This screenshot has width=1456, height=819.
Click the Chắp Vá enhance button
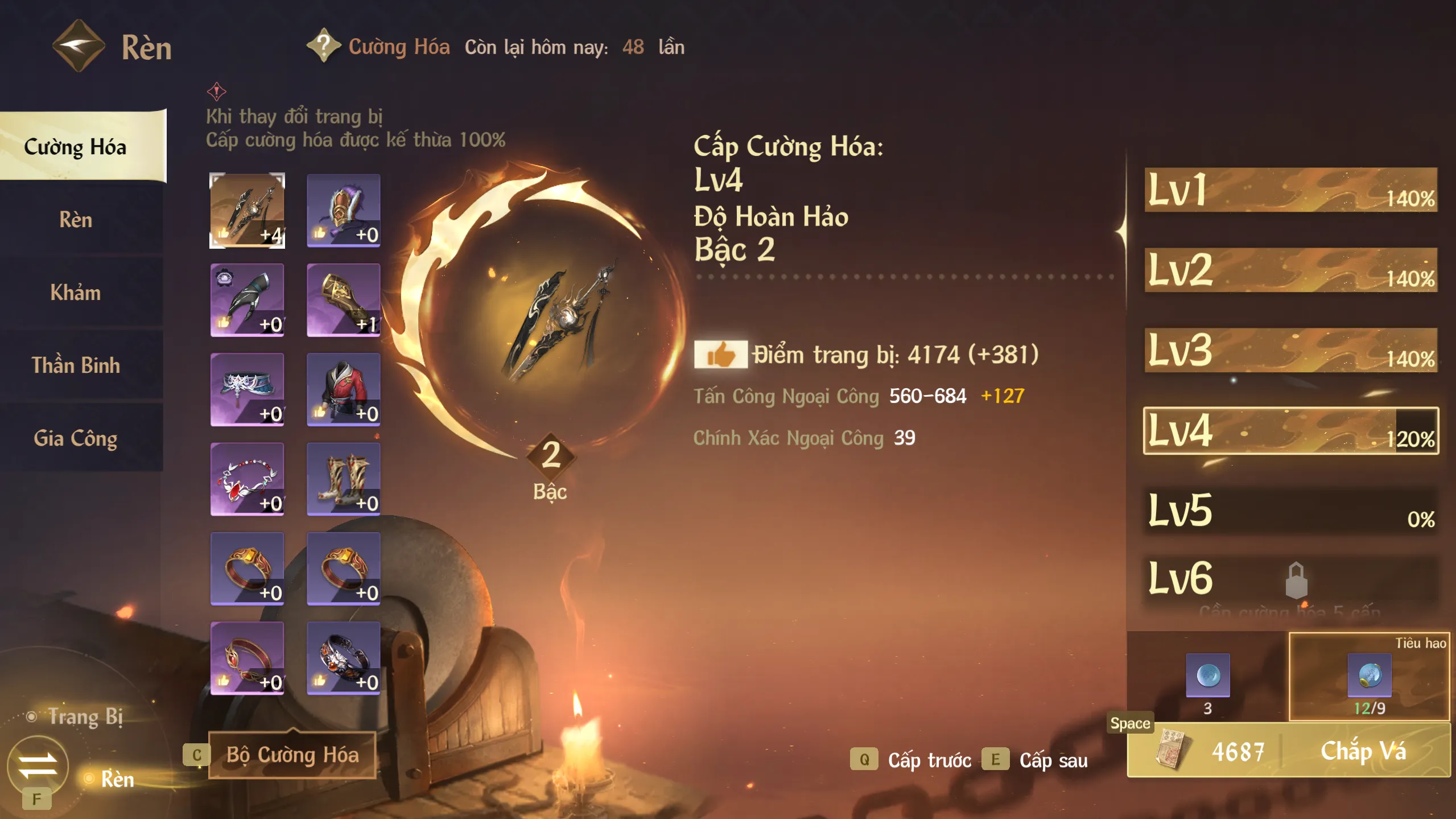pyautogui.click(x=1363, y=751)
